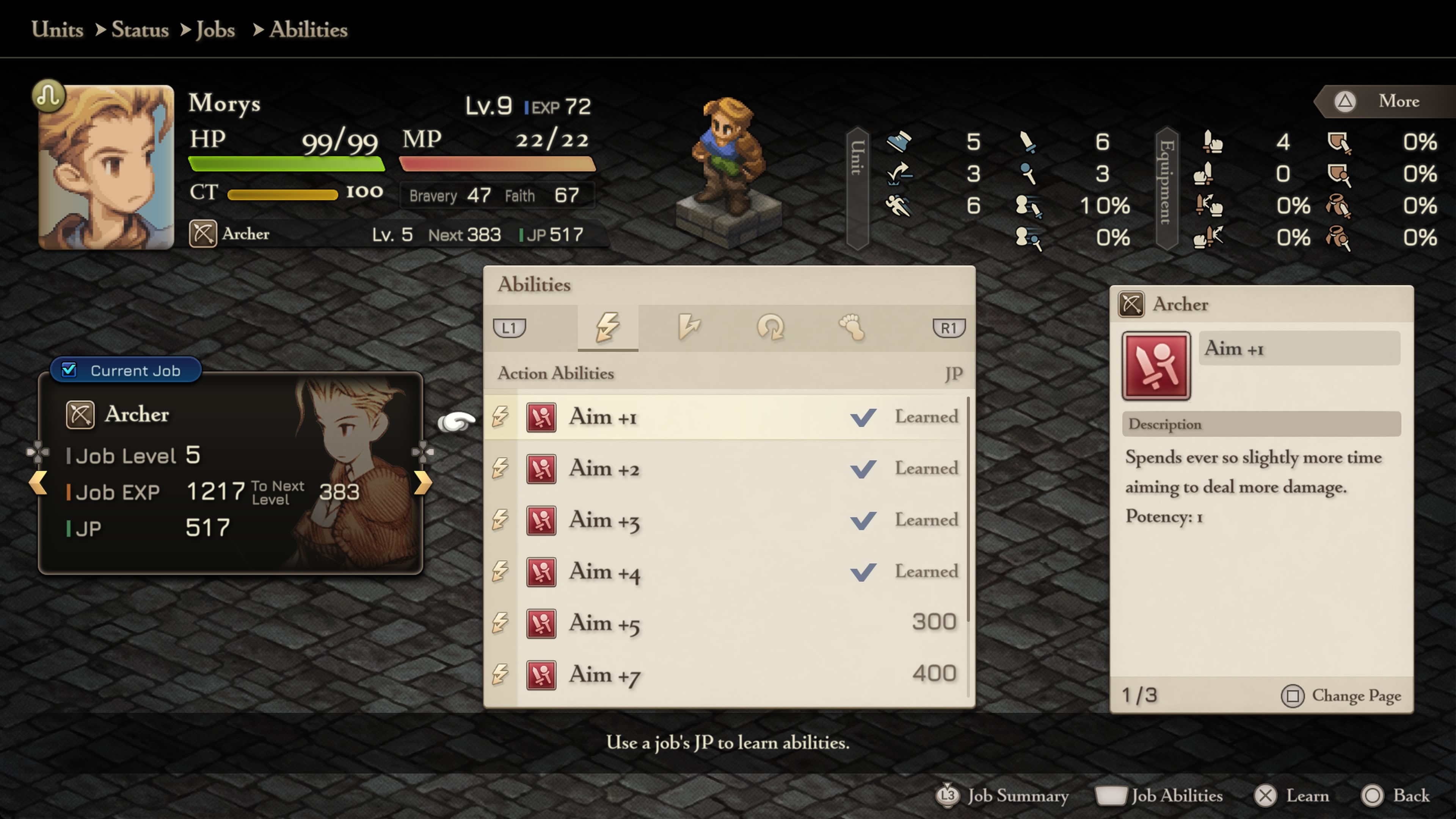Open the Reaction Abilities tab
This screenshot has height=819, width=1456.
click(x=689, y=327)
